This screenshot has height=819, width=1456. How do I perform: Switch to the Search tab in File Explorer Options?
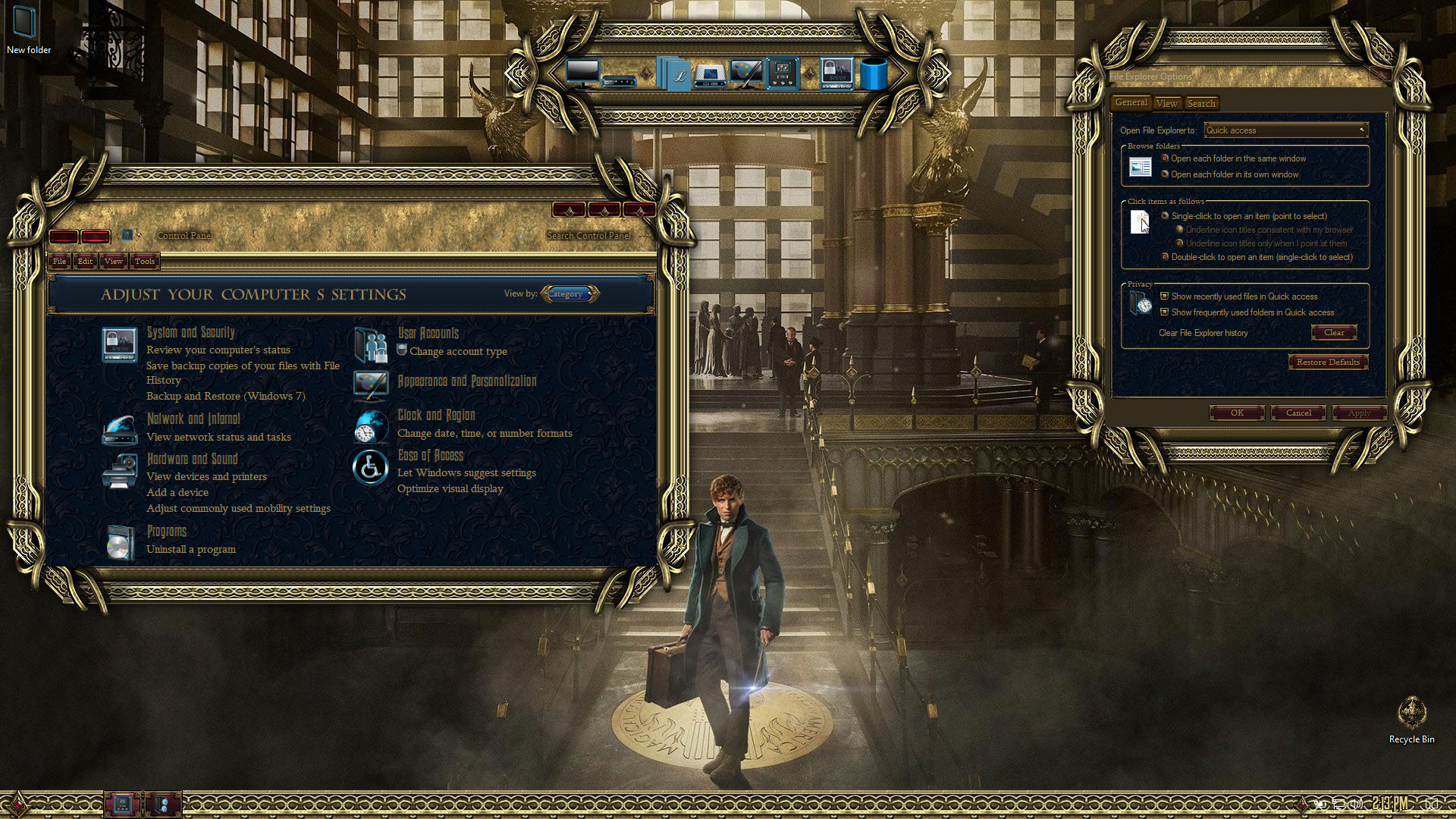(1201, 103)
